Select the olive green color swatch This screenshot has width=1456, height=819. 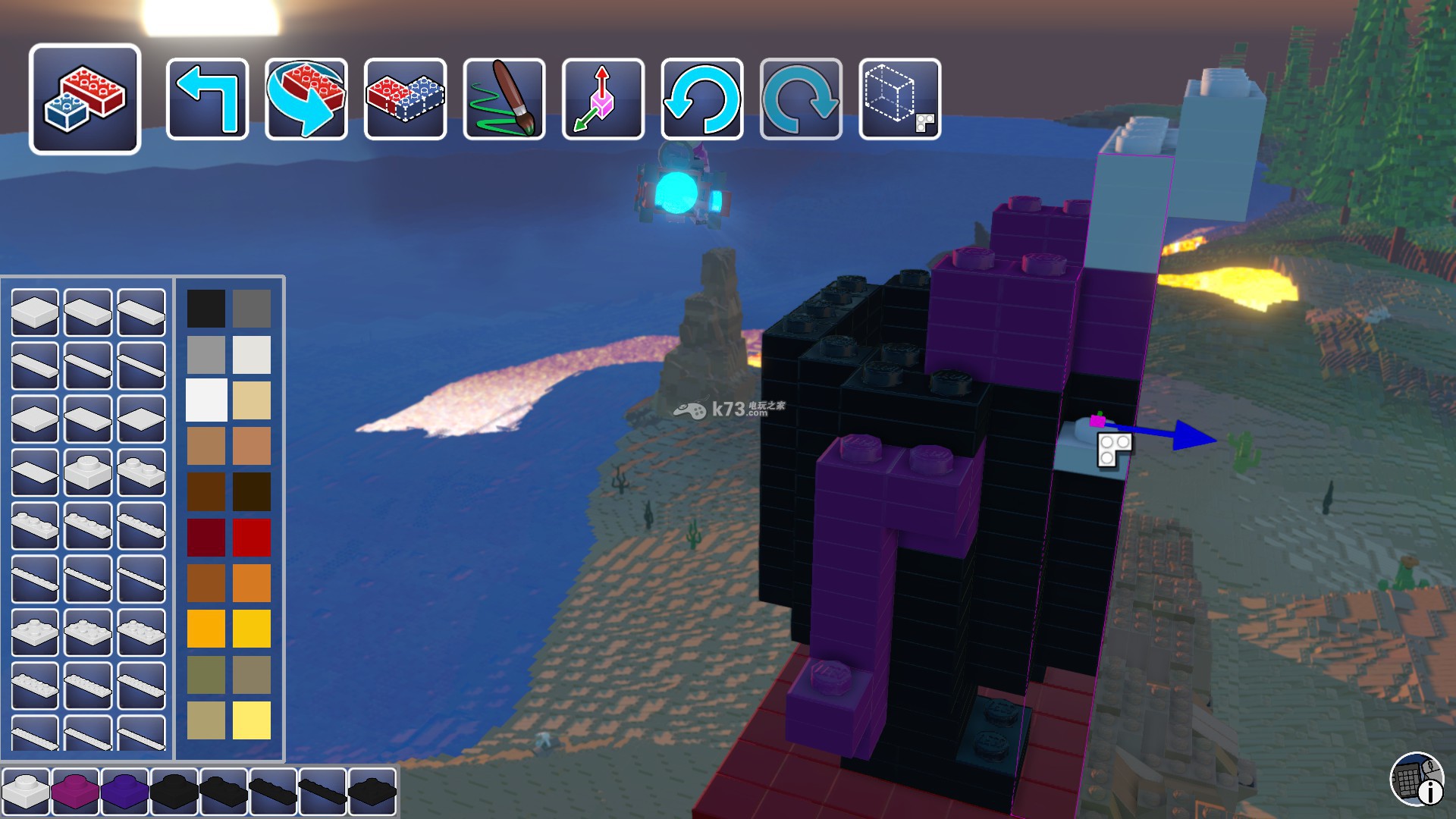pyautogui.click(x=206, y=674)
